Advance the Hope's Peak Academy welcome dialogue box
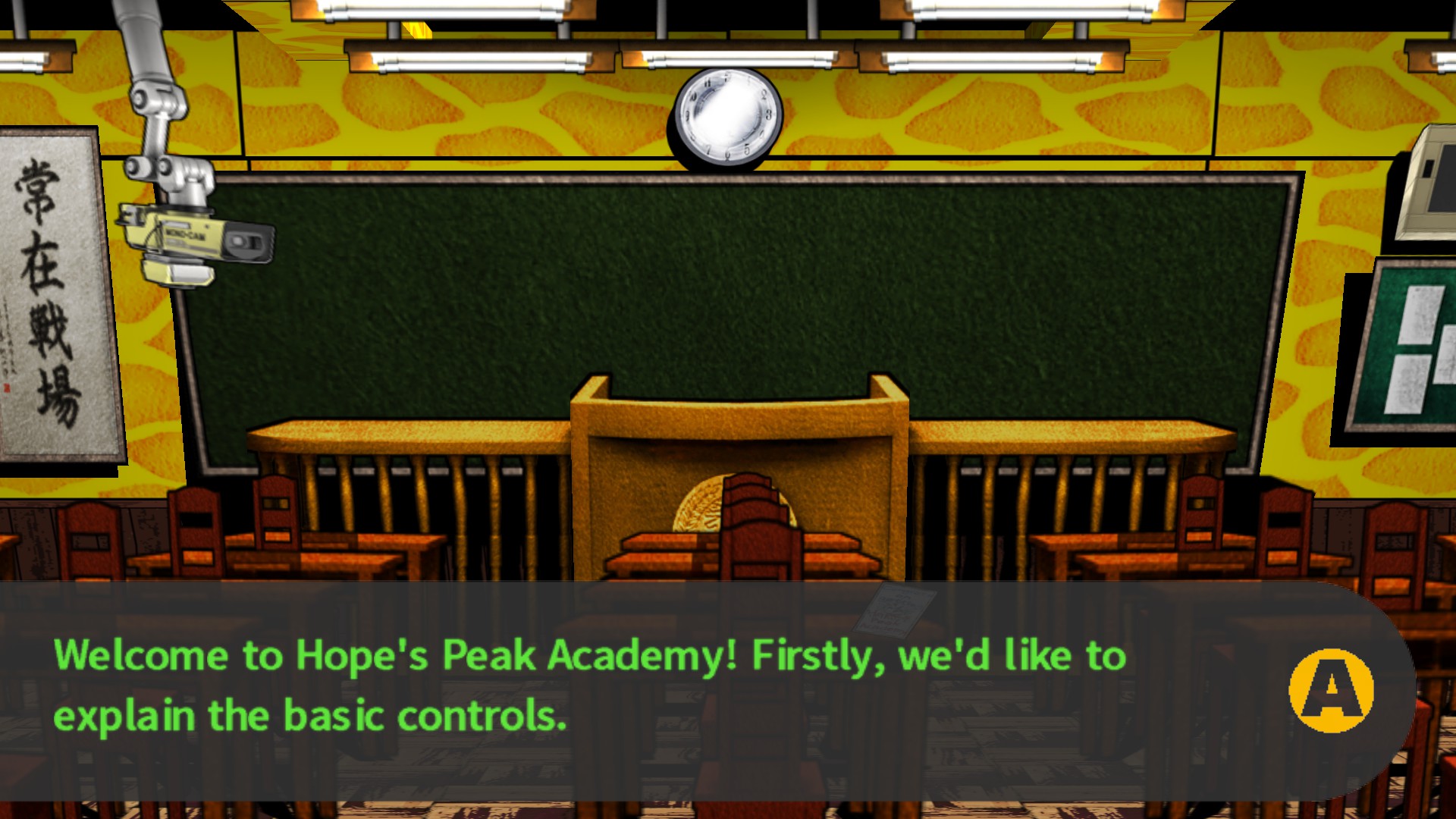This screenshot has width=1456, height=819. coord(1331,690)
